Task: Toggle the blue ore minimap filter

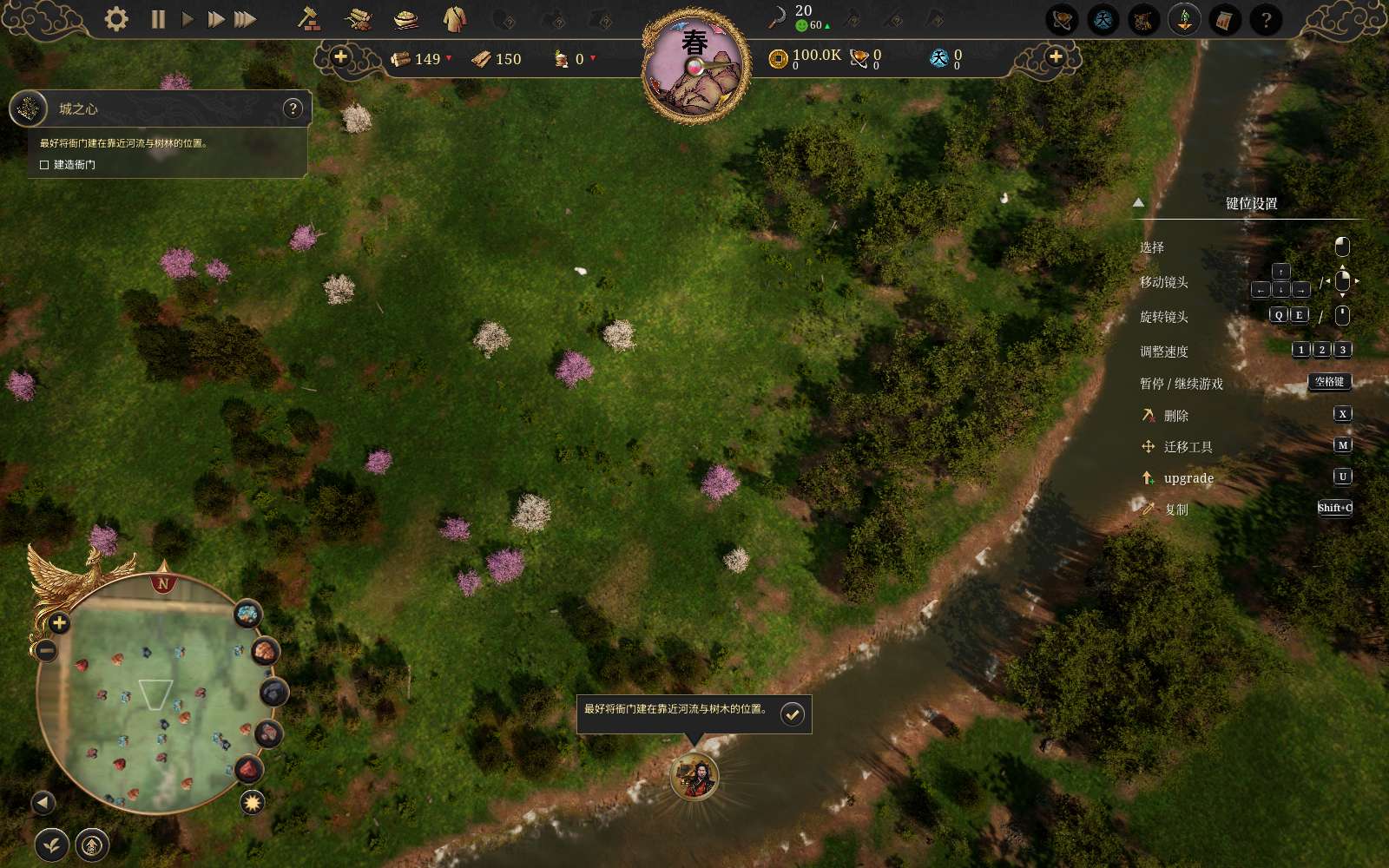Action: [x=248, y=615]
